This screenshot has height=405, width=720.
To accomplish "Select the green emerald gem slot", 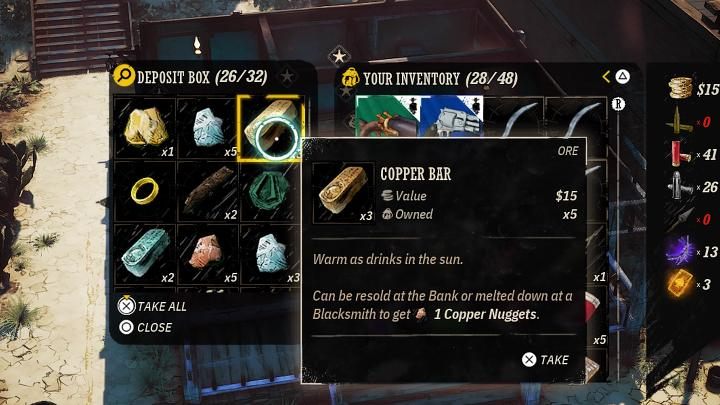I will 268,188.
